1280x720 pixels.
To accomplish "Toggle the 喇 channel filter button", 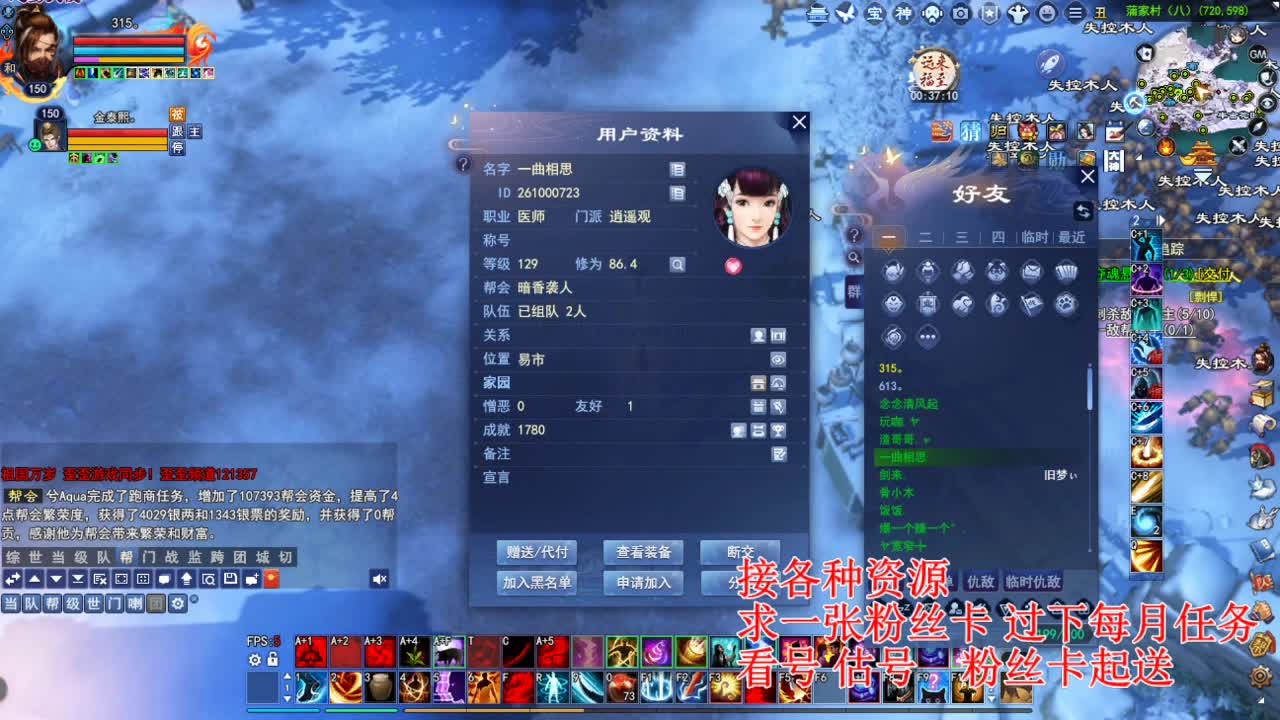I will point(137,603).
